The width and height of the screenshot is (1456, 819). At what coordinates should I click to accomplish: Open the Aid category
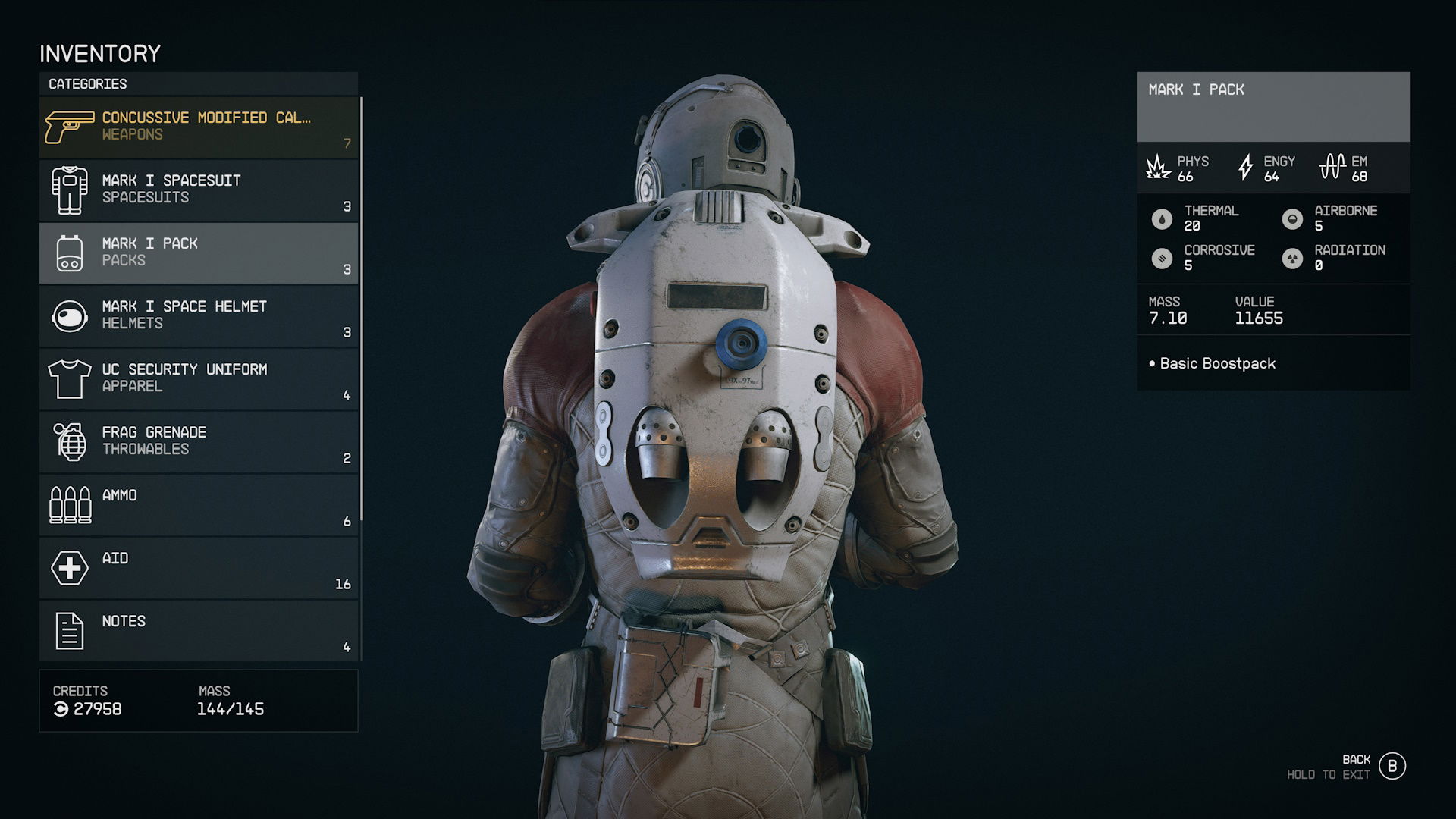pyautogui.click(x=199, y=567)
